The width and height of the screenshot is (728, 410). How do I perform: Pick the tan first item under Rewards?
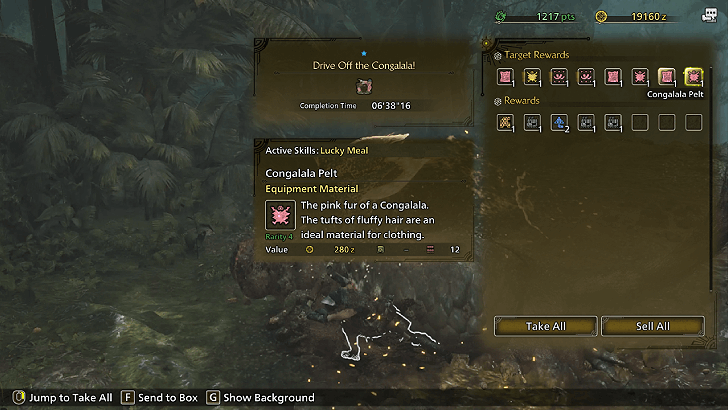(x=505, y=123)
